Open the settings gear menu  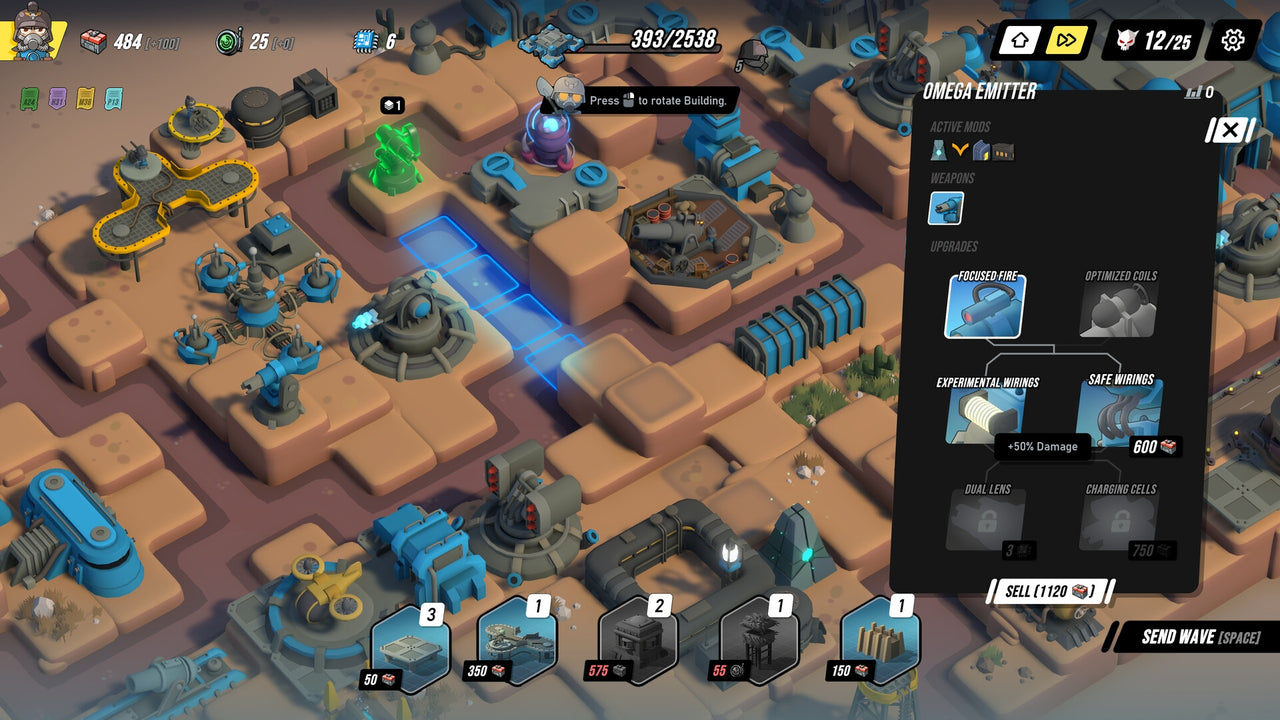tap(1231, 41)
